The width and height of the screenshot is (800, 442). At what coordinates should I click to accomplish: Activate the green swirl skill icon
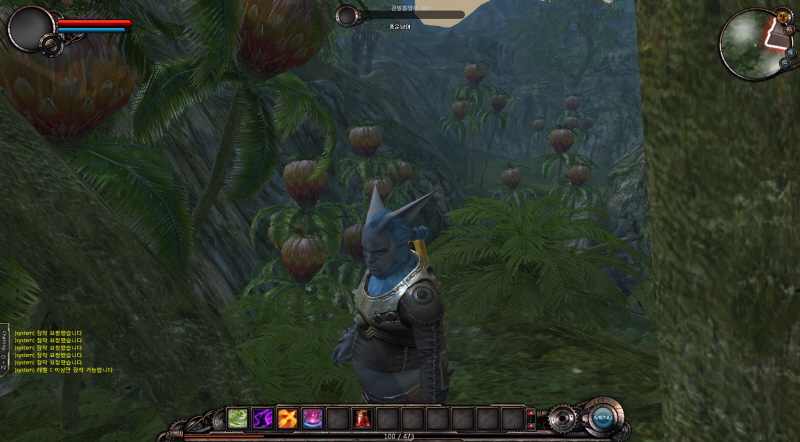[238, 418]
